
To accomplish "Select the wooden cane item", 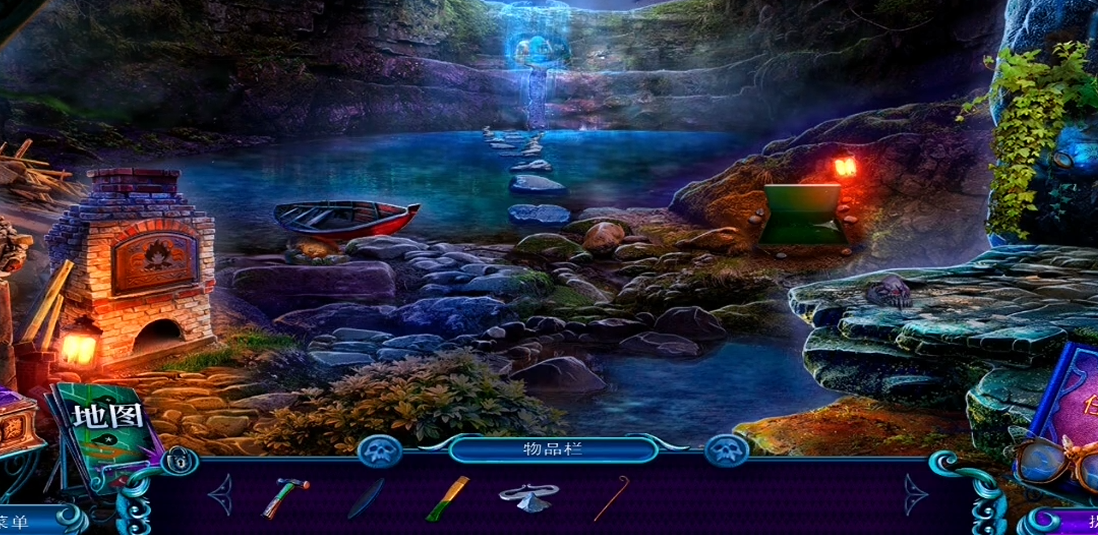I will 610,497.
